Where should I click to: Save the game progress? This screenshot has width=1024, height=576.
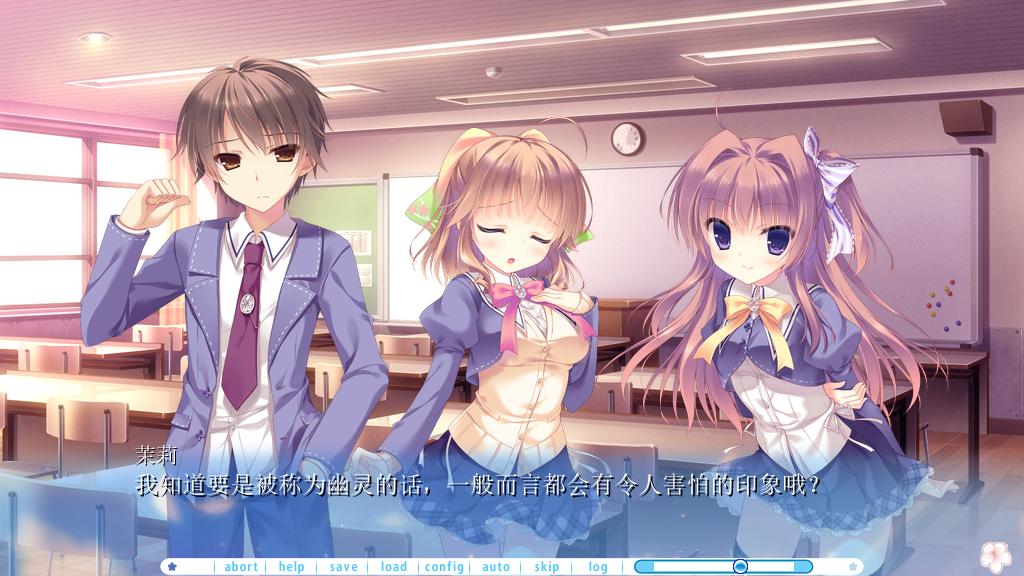click(343, 567)
